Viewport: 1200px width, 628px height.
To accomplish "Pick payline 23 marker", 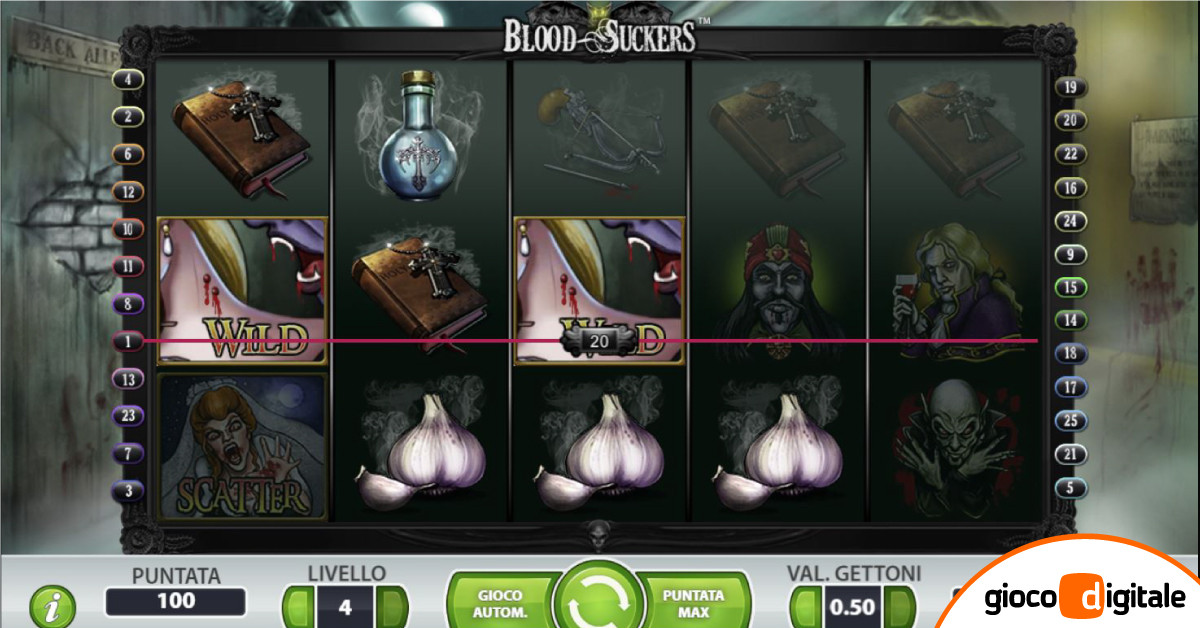I will [x=128, y=417].
